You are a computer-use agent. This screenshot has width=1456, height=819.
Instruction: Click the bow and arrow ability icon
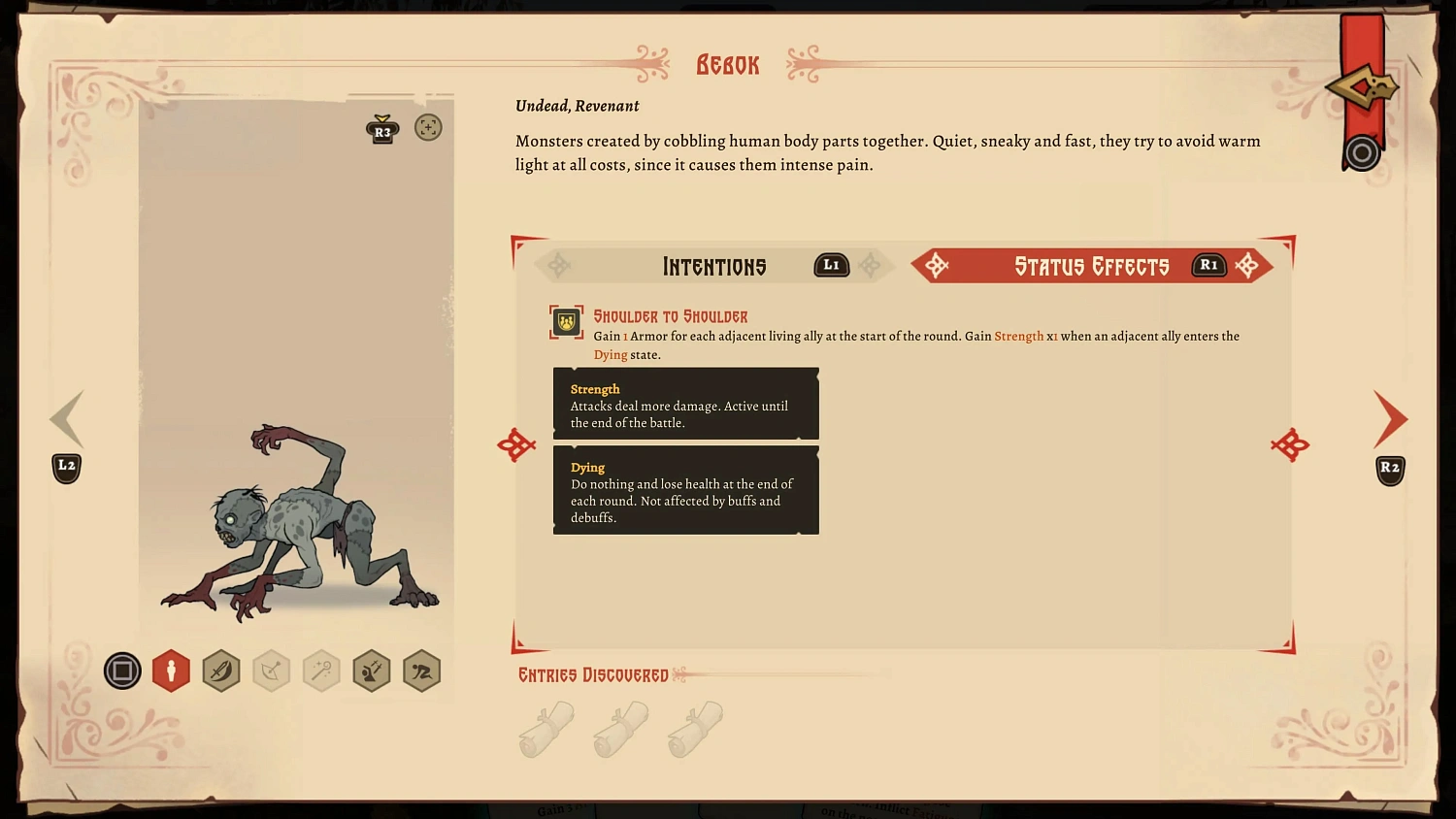coord(271,671)
